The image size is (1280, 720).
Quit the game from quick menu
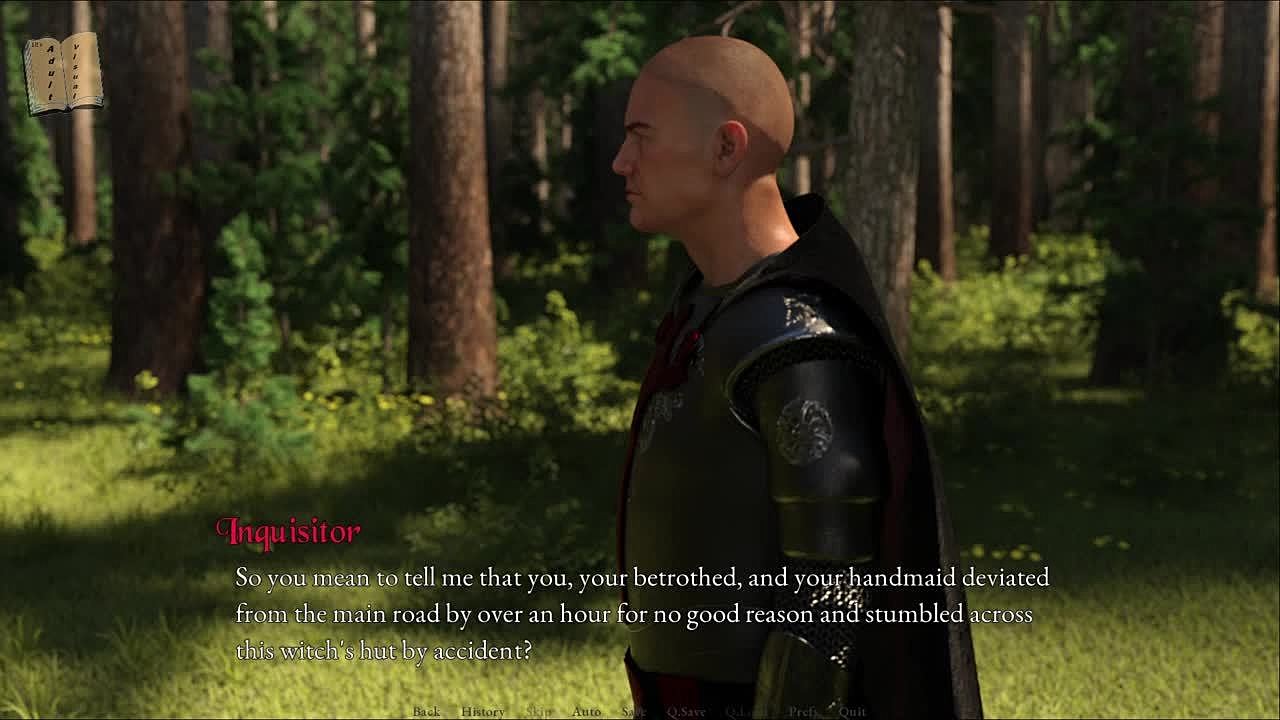(852, 712)
